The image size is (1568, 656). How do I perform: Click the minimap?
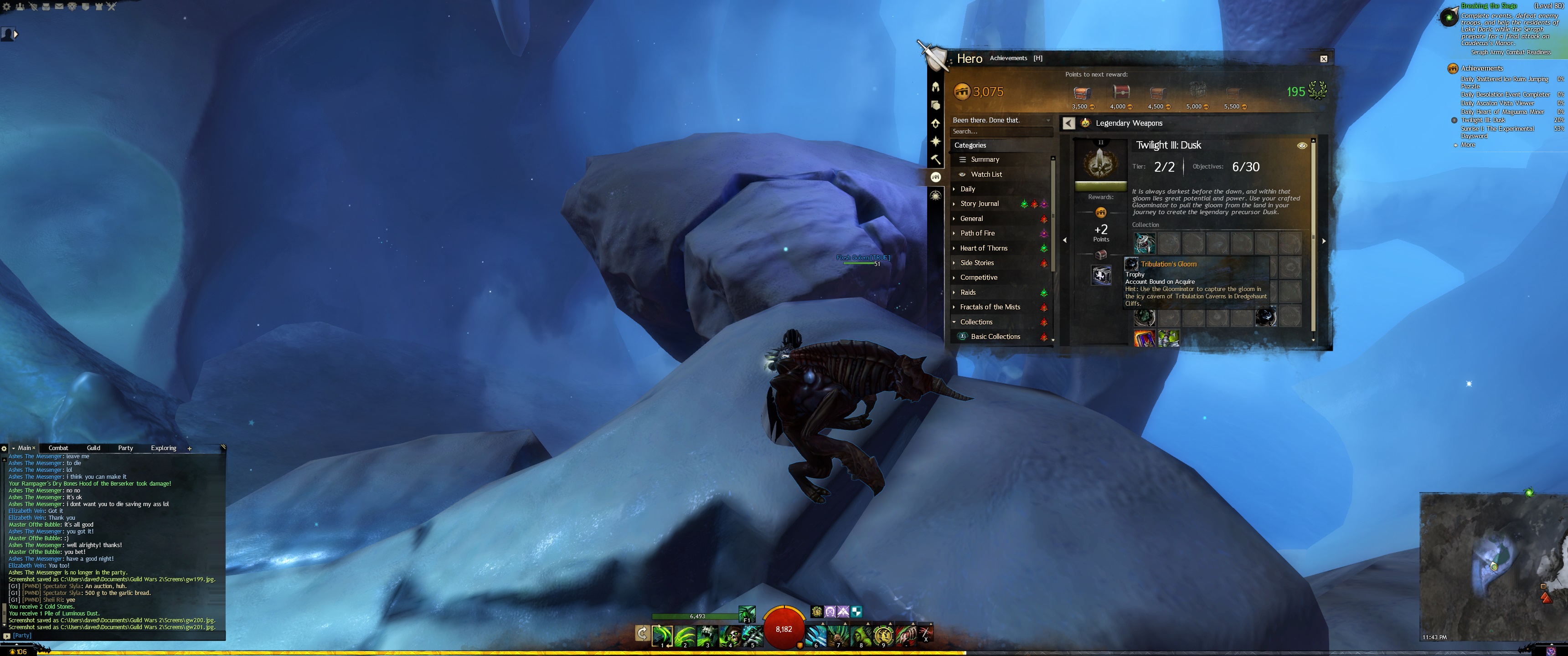click(1492, 566)
